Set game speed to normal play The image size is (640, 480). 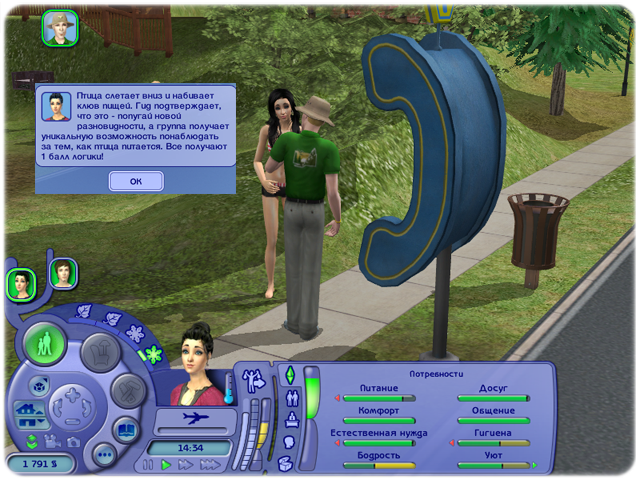tap(167, 465)
